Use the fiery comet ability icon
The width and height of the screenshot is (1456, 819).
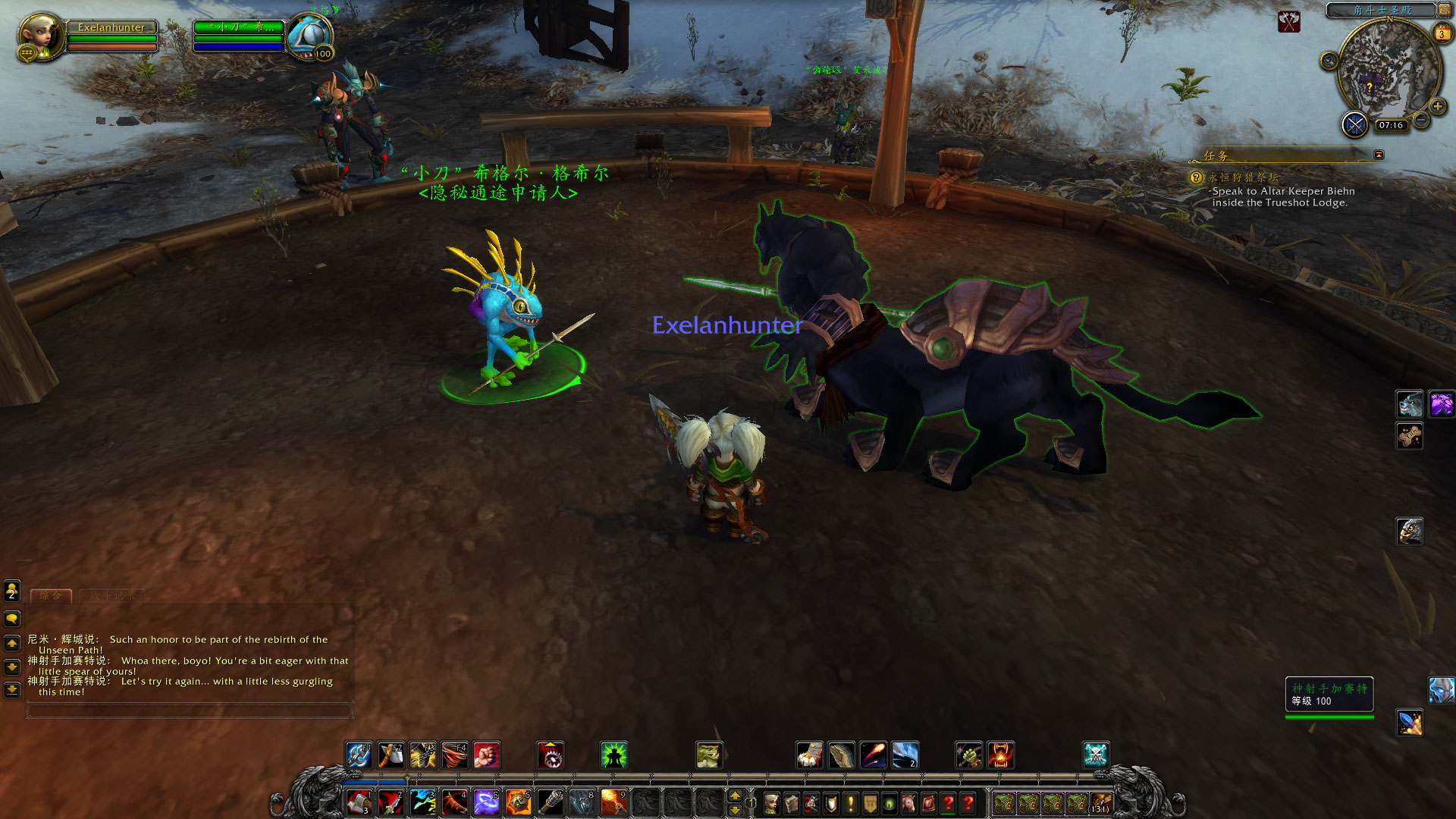[873, 755]
